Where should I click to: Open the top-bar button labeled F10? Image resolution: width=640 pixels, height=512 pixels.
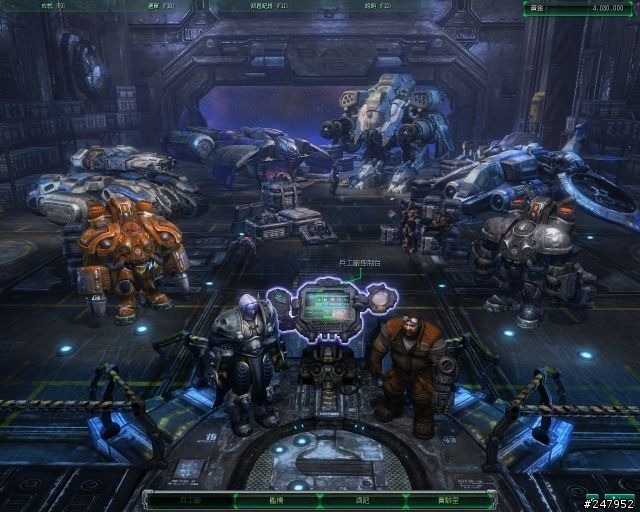tap(158, 6)
